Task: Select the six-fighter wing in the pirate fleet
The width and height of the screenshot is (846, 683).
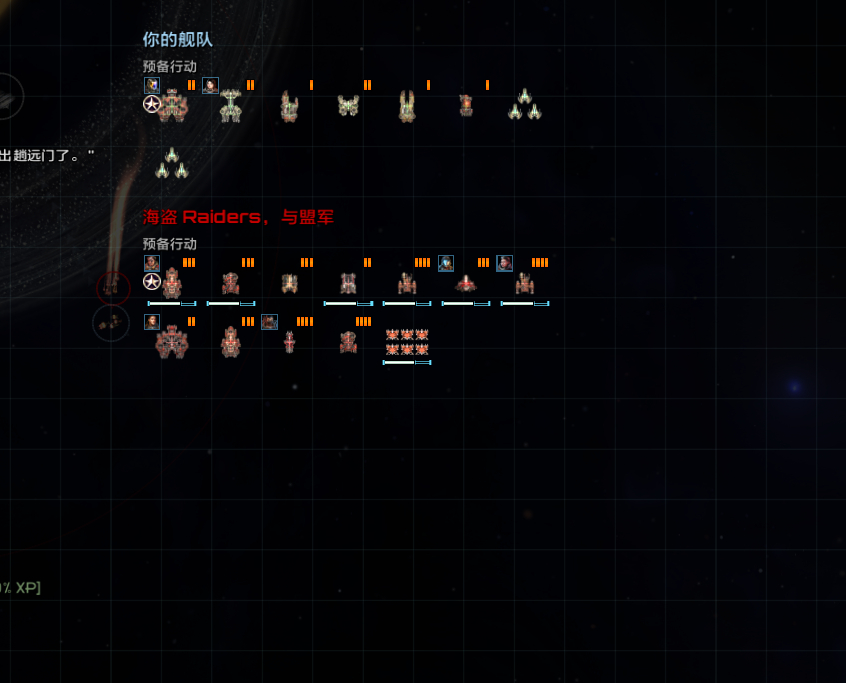Action: (407, 342)
